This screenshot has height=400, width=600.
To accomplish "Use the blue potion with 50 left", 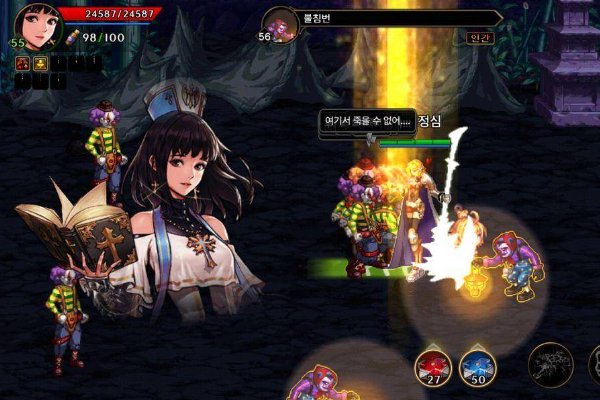I will click(x=478, y=367).
